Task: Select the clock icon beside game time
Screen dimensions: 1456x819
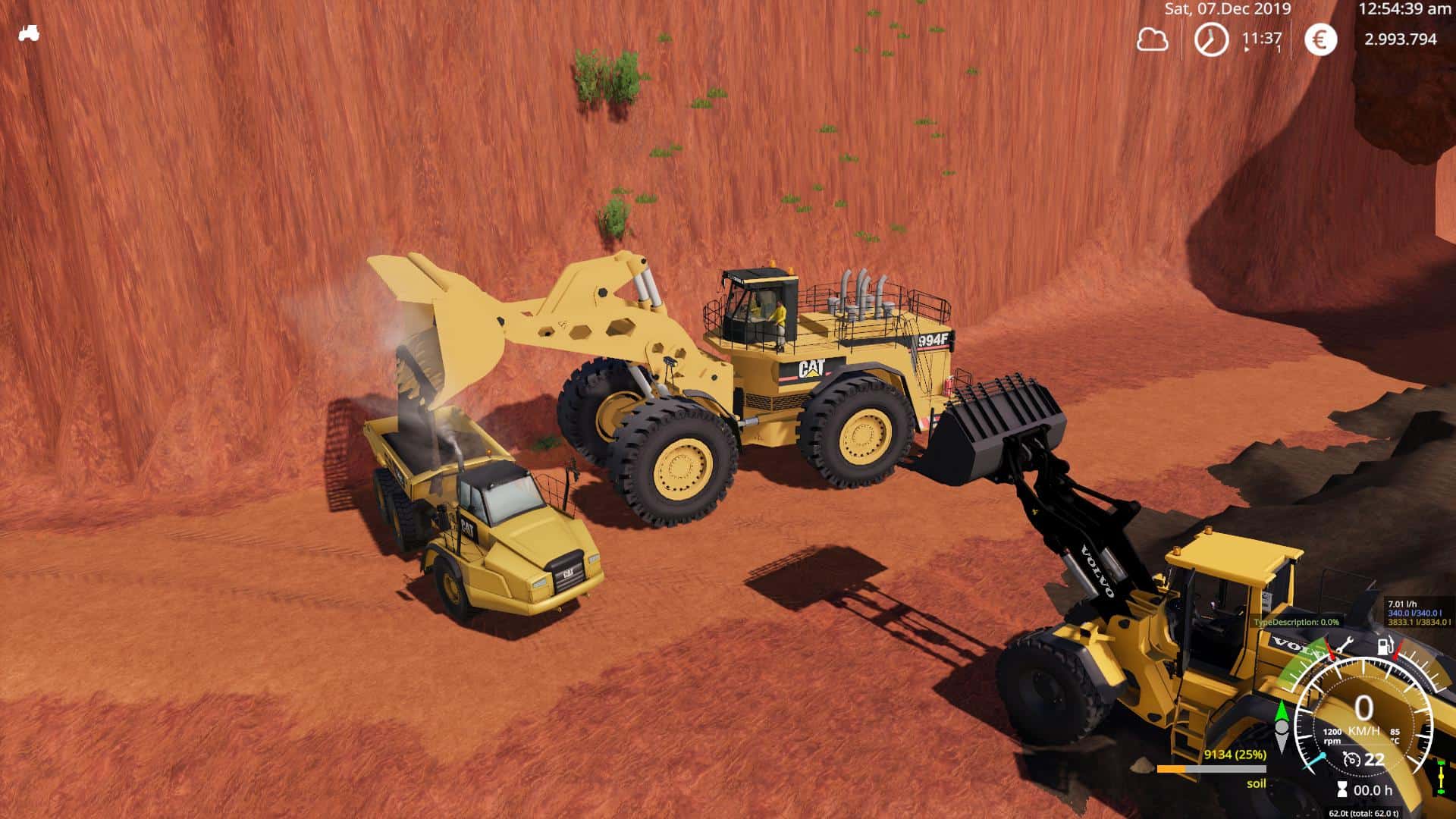Action: point(1211,39)
